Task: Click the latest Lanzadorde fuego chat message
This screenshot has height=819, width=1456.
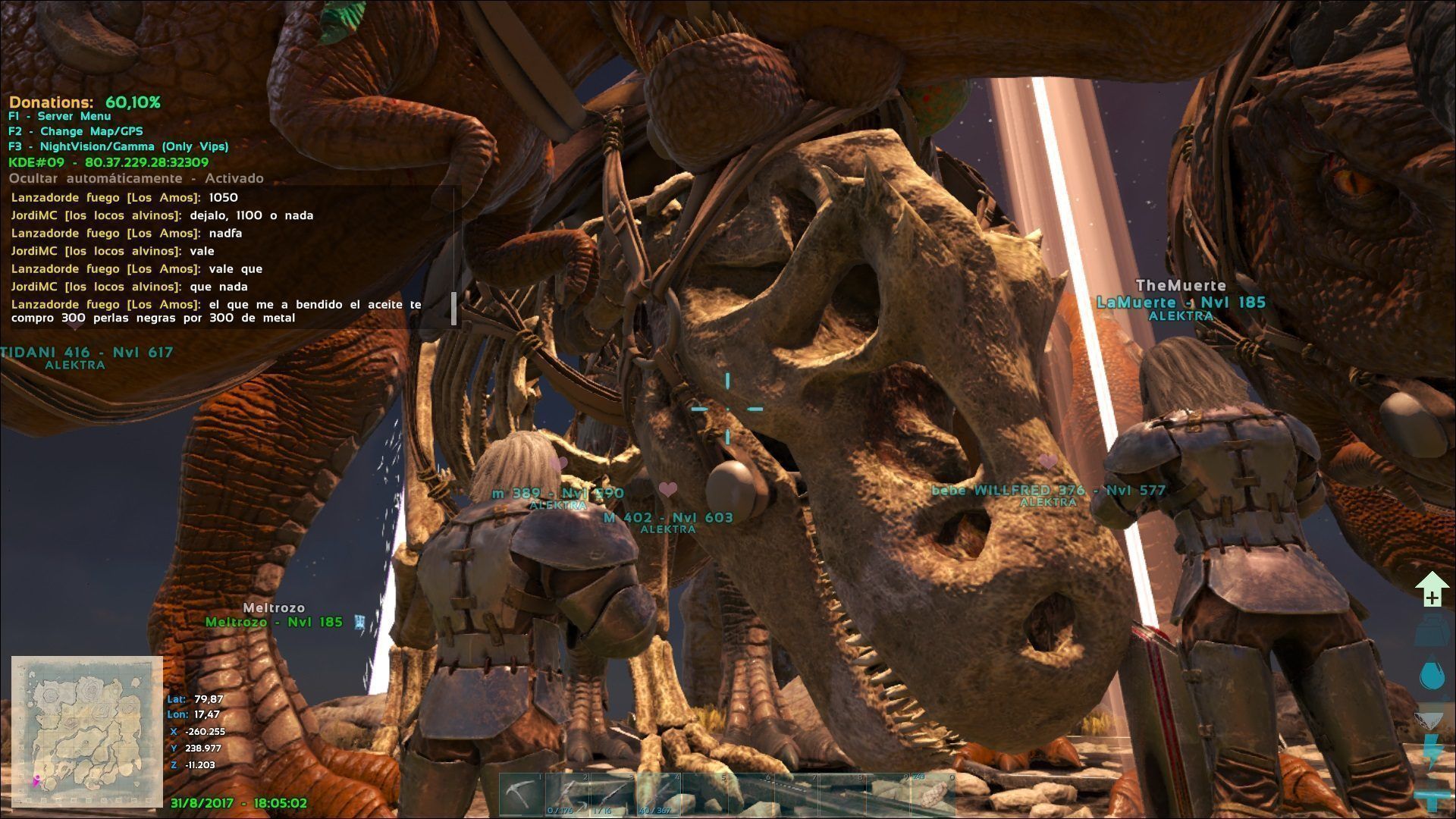Action: point(216,311)
